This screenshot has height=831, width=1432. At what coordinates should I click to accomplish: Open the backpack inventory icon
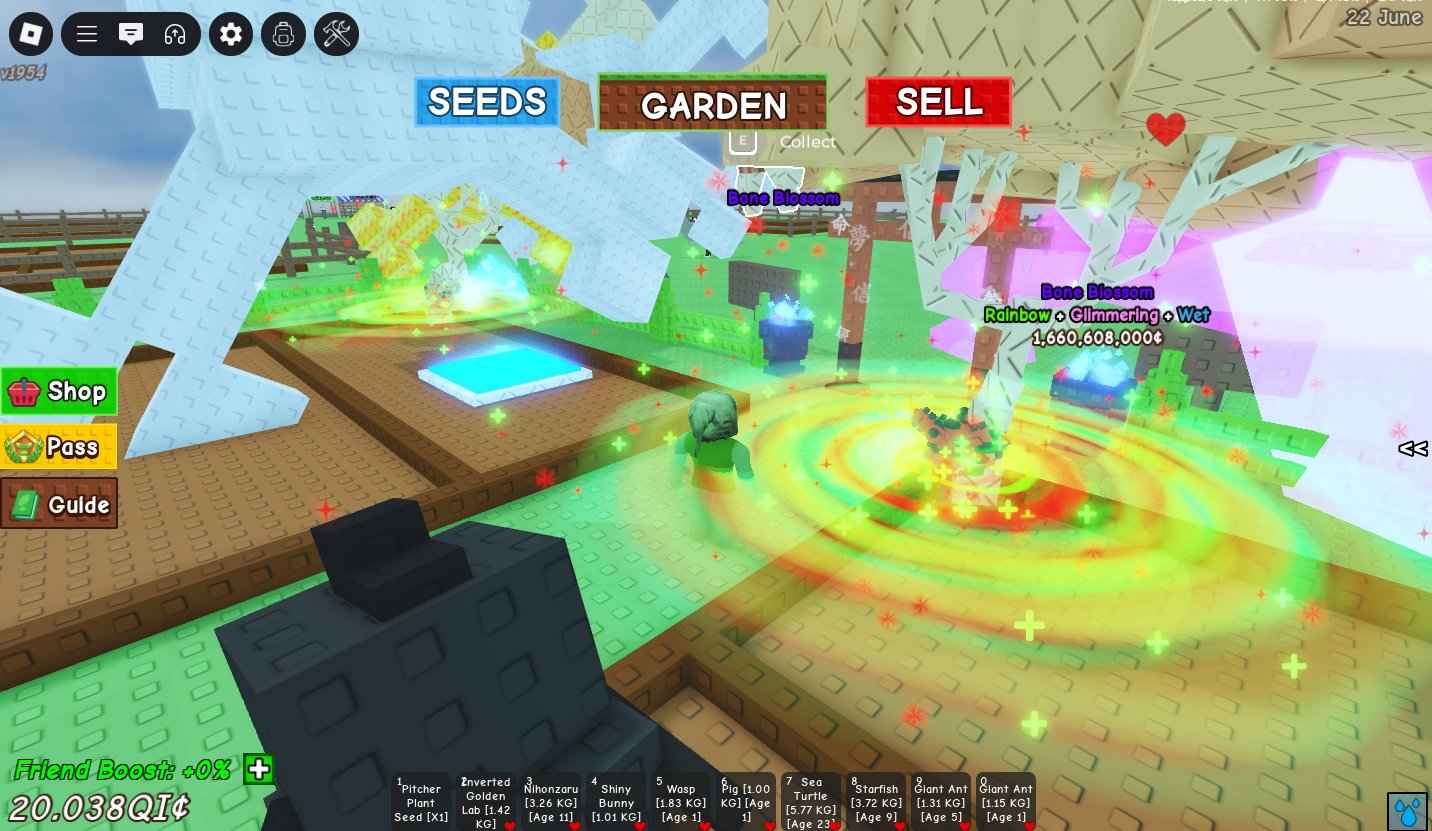pos(283,33)
